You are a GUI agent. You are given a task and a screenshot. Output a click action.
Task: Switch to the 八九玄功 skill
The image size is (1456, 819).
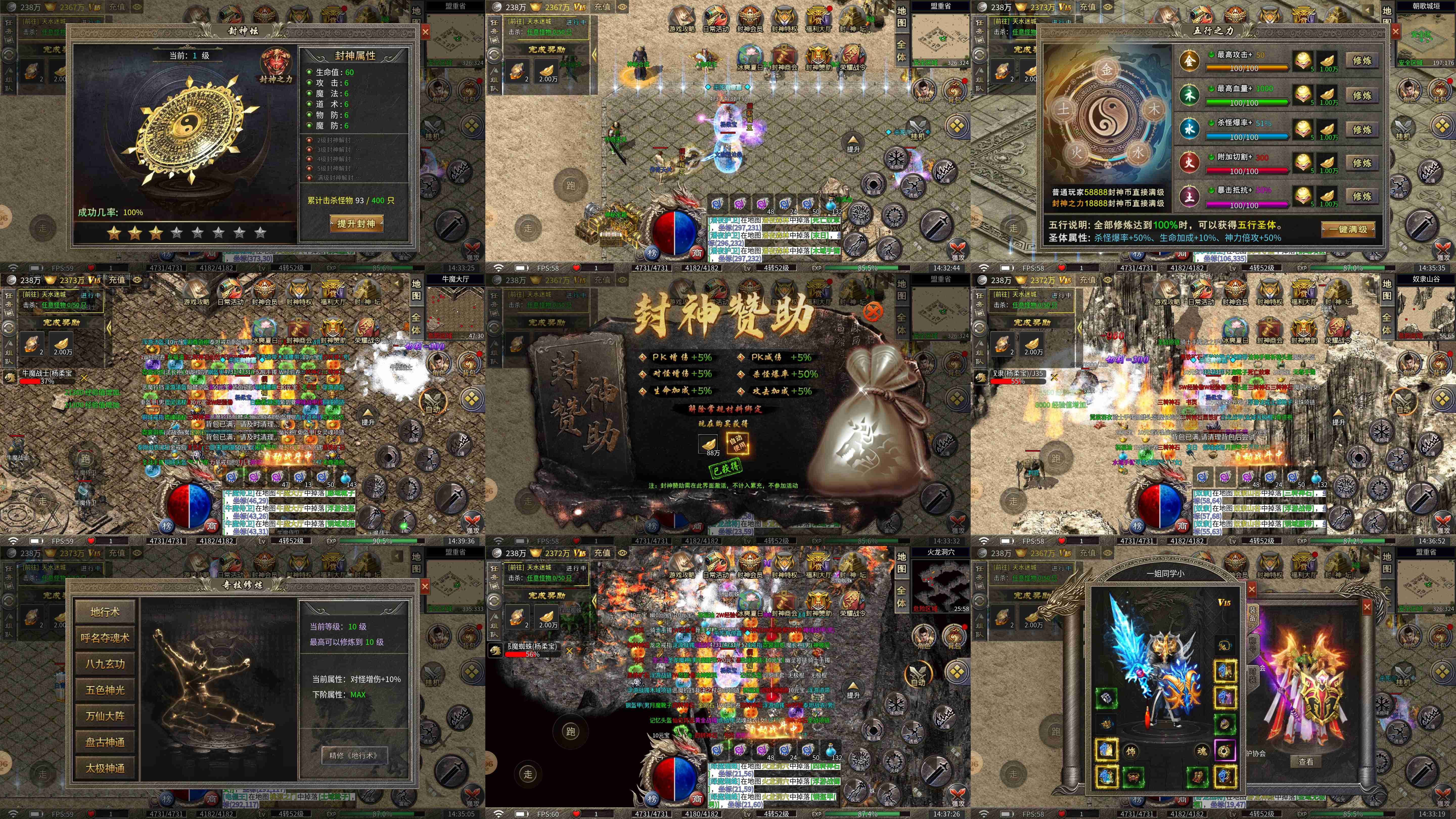[x=105, y=664]
